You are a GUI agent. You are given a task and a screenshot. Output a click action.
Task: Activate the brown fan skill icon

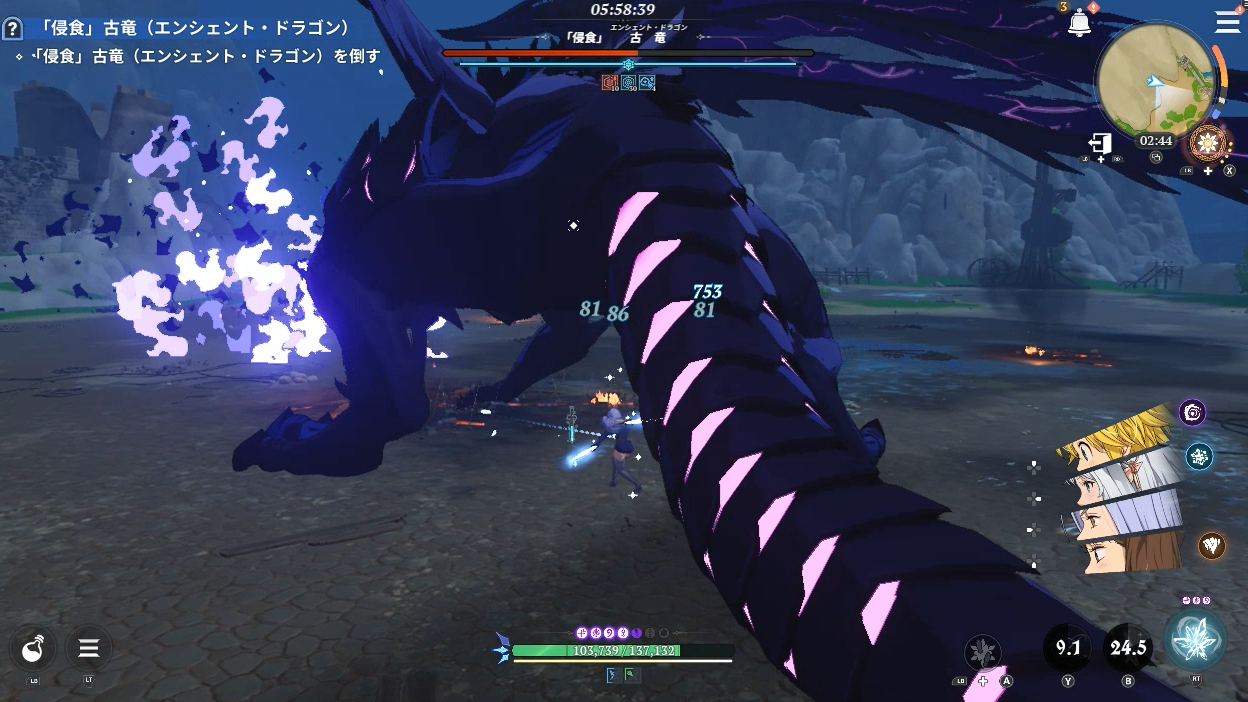coord(1212,545)
